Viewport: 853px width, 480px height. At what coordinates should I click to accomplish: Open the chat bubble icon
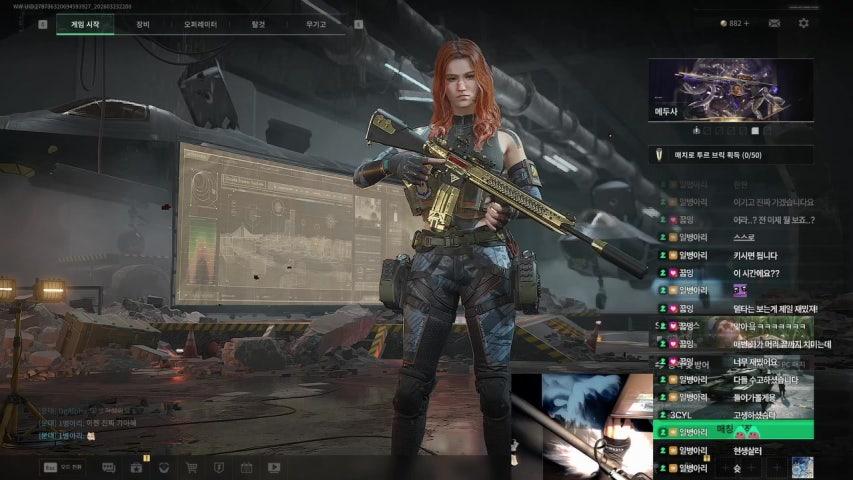click(x=108, y=467)
